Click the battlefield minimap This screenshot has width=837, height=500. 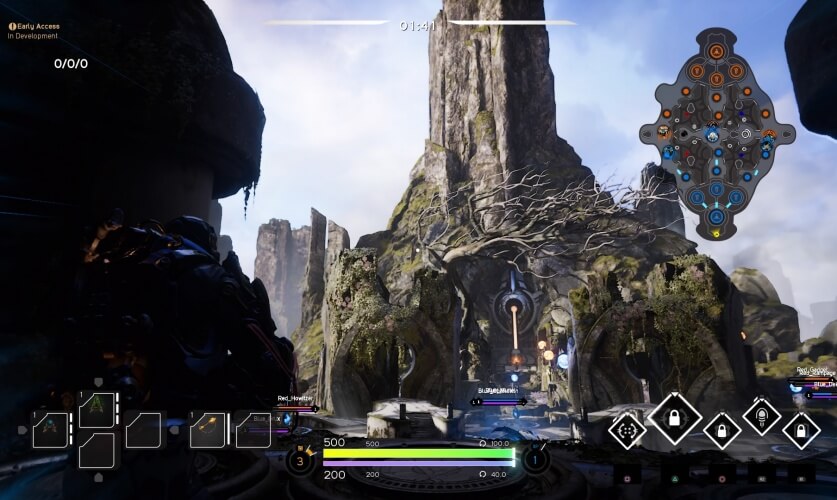(716, 132)
